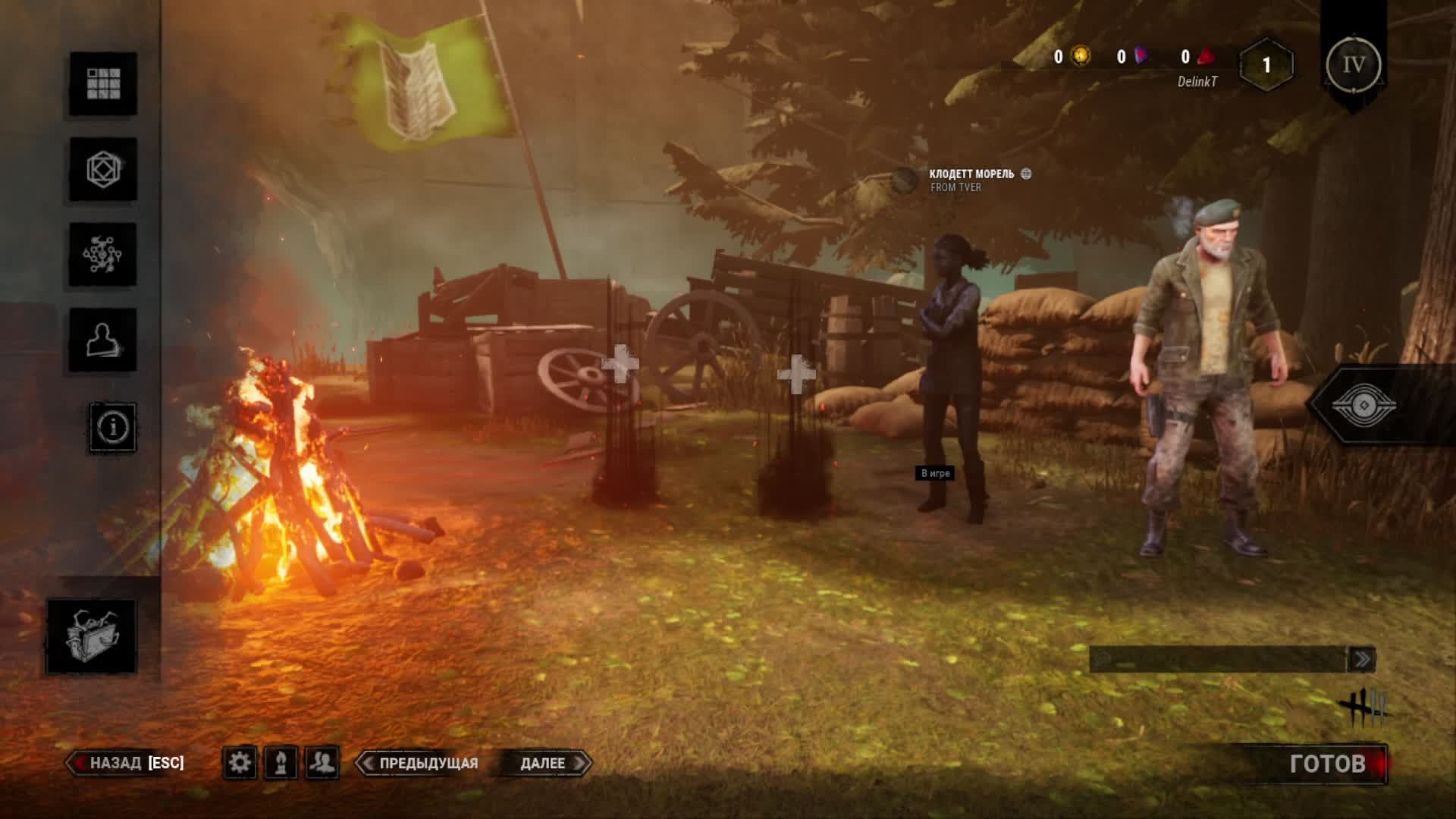Open the mystery box archive icon
1456x819 pixels.
point(92,636)
